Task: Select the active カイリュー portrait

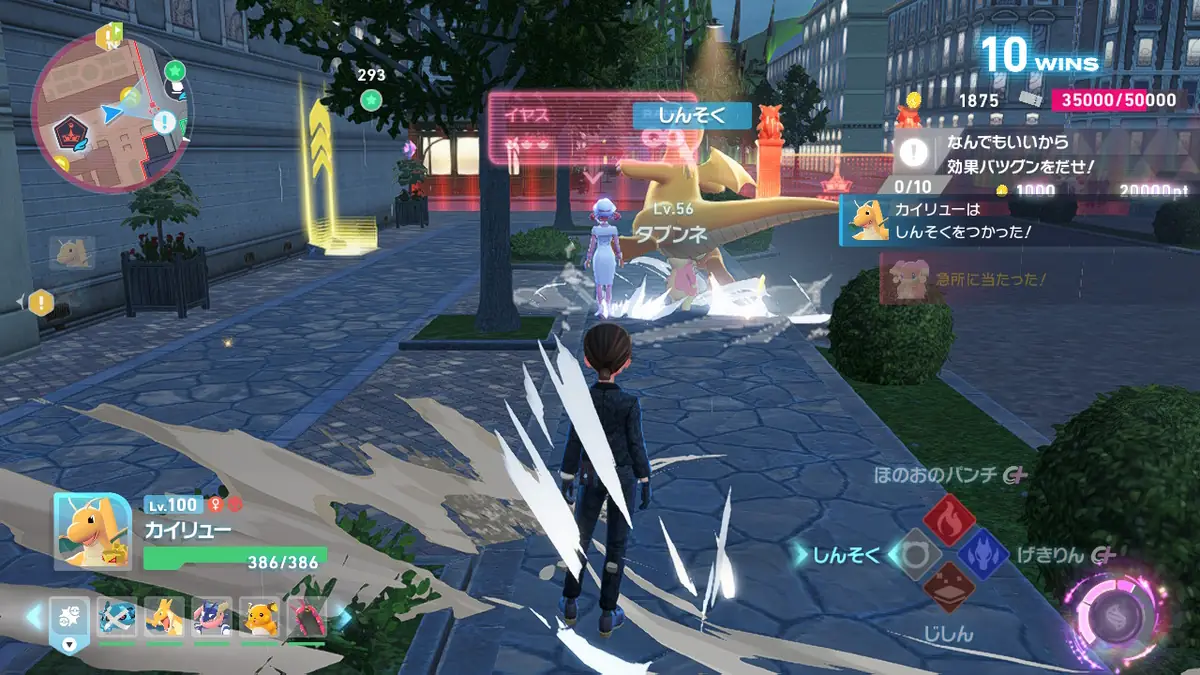Action: pyautogui.click(x=92, y=532)
